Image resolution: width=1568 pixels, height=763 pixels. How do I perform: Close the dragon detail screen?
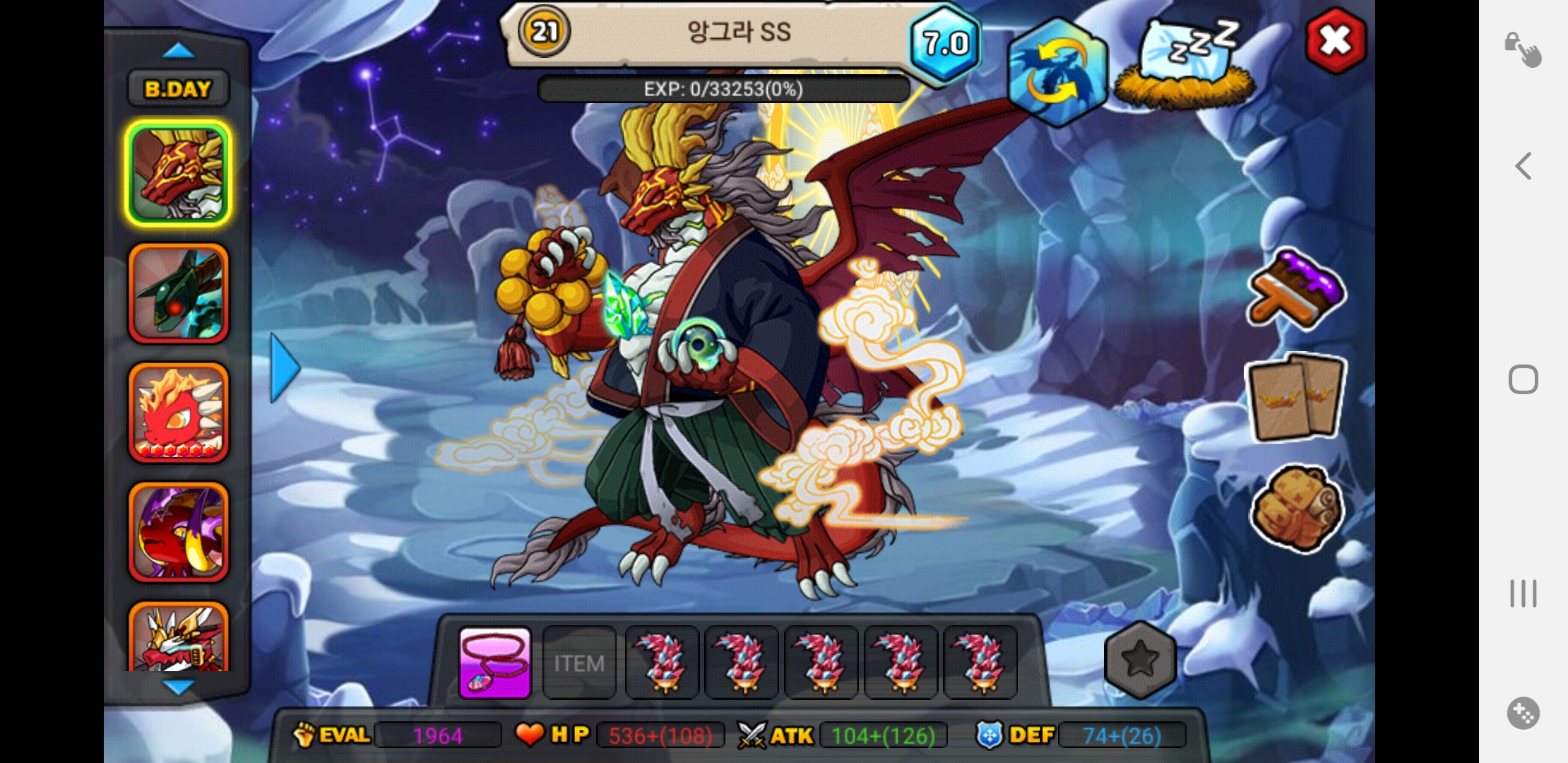tap(1335, 41)
